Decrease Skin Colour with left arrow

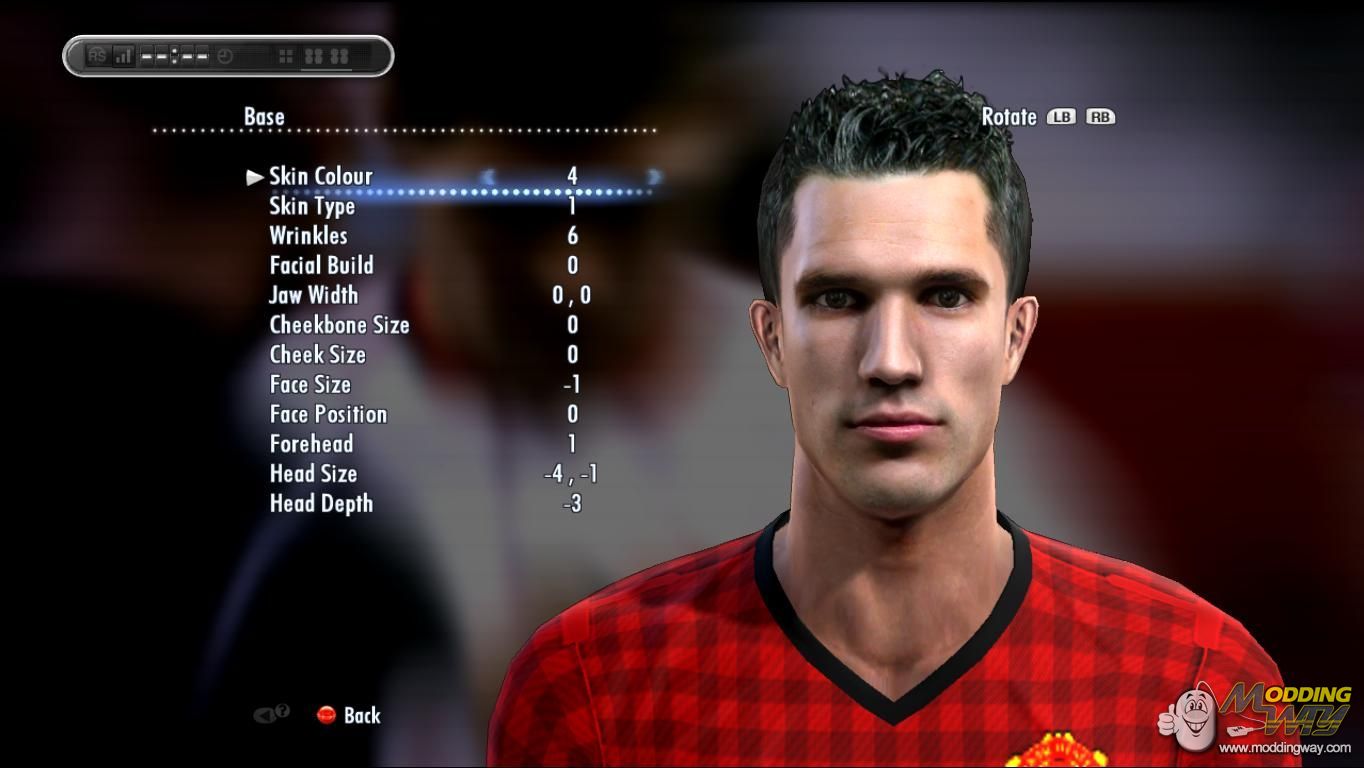point(488,177)
